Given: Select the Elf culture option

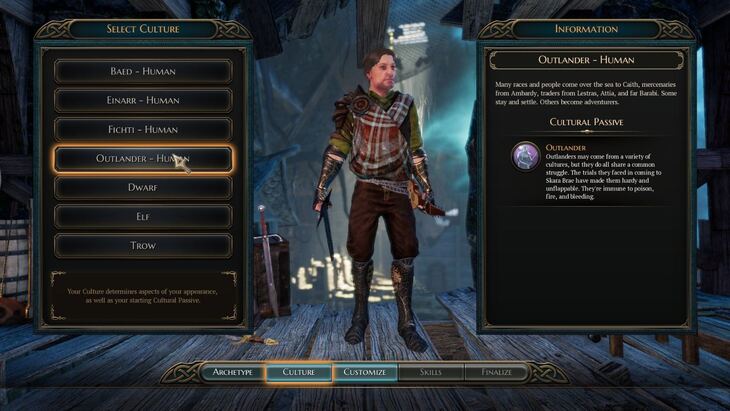Looking at the screenshot, I should [143, 216].
